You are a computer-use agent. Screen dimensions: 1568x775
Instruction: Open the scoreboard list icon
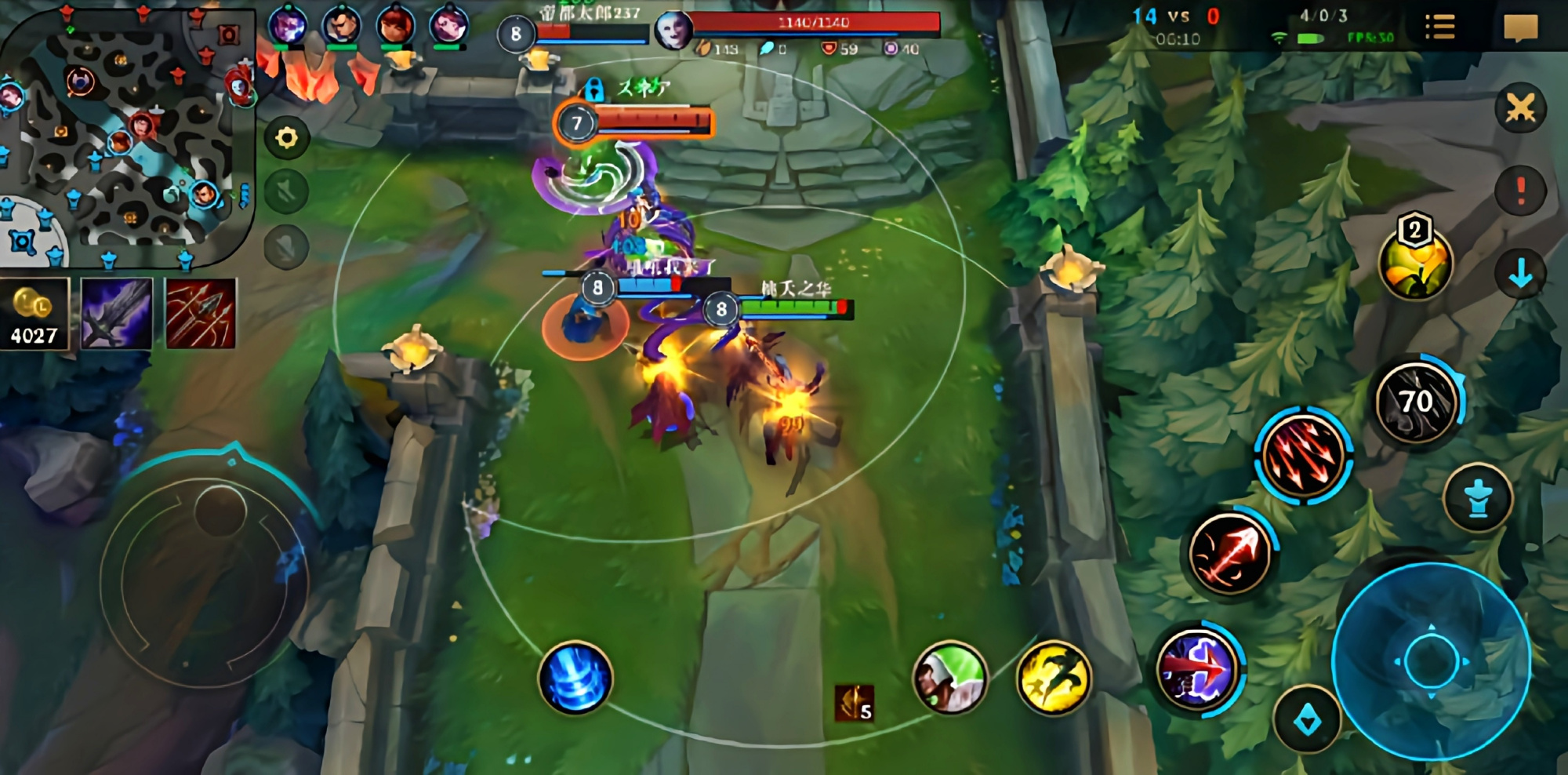coord(1439,27)
